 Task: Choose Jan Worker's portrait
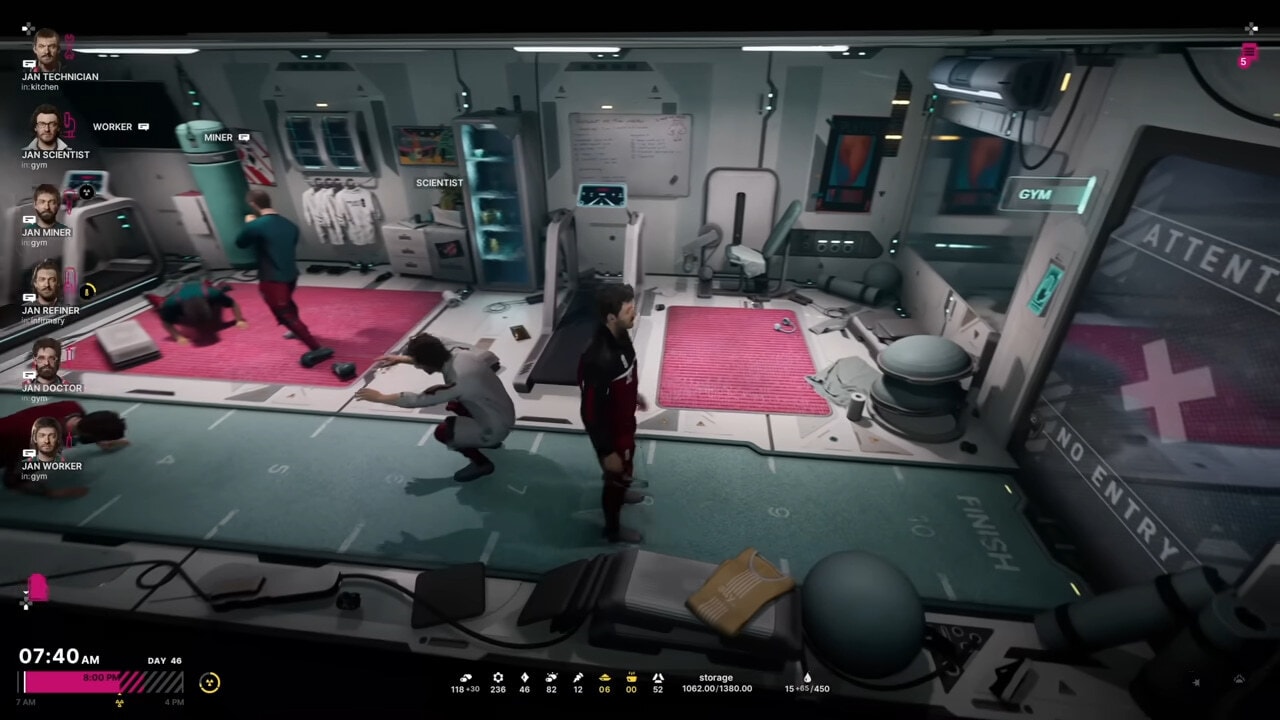tap(46, 438)
